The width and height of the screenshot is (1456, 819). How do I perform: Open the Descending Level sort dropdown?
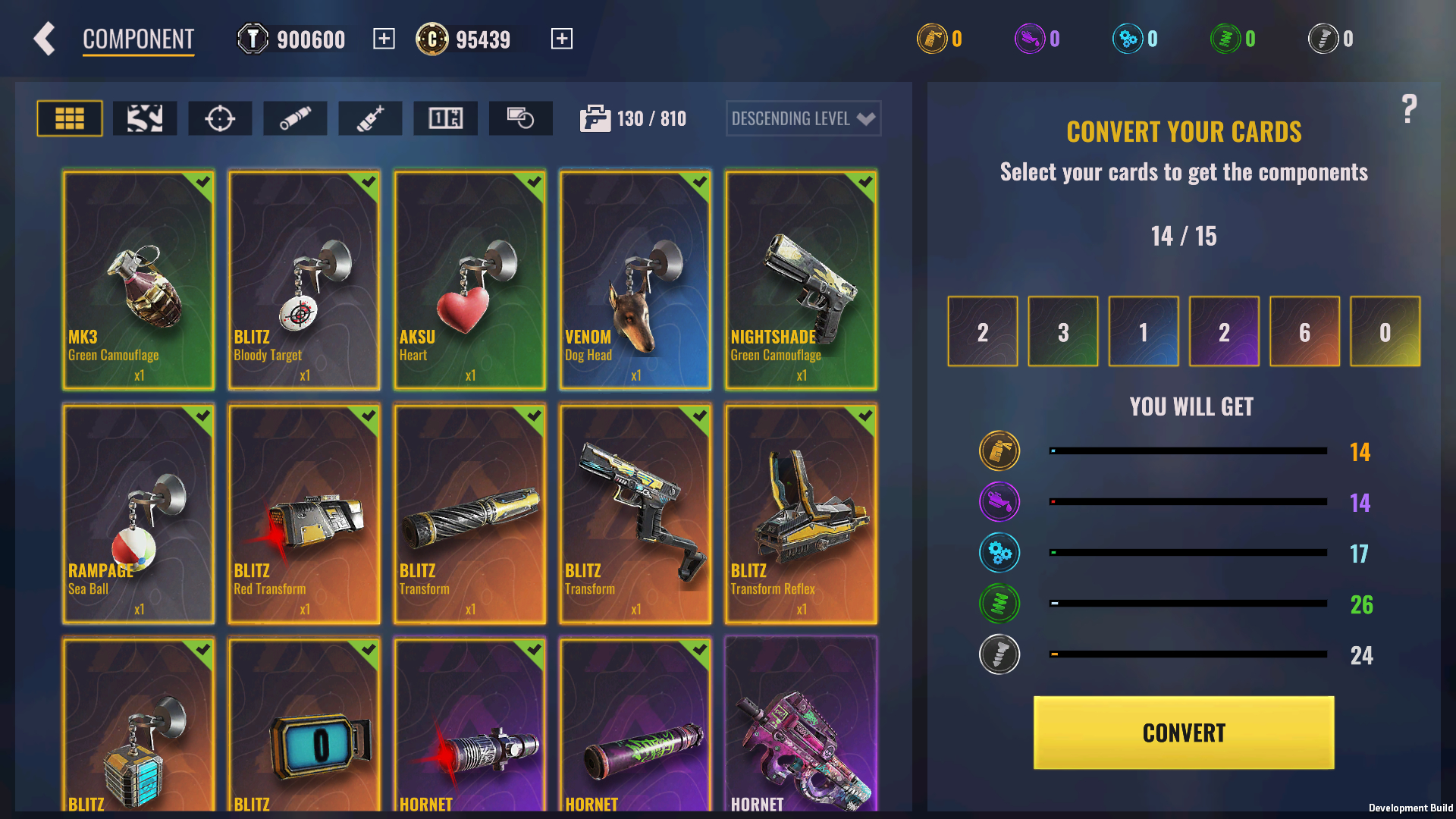coord(803,118)
